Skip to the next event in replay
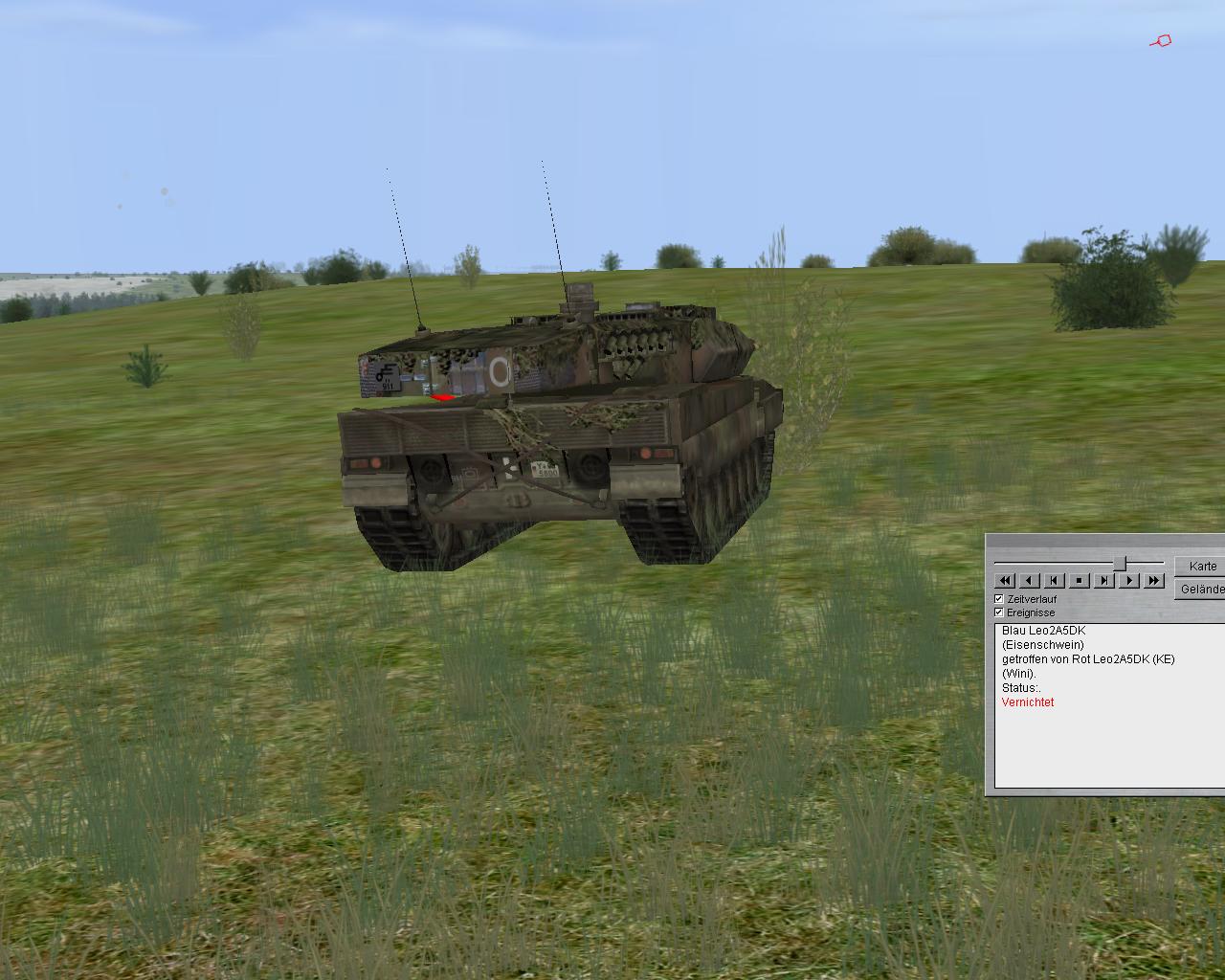This screenshot has width=1225, height=980. coord(1104,581)
